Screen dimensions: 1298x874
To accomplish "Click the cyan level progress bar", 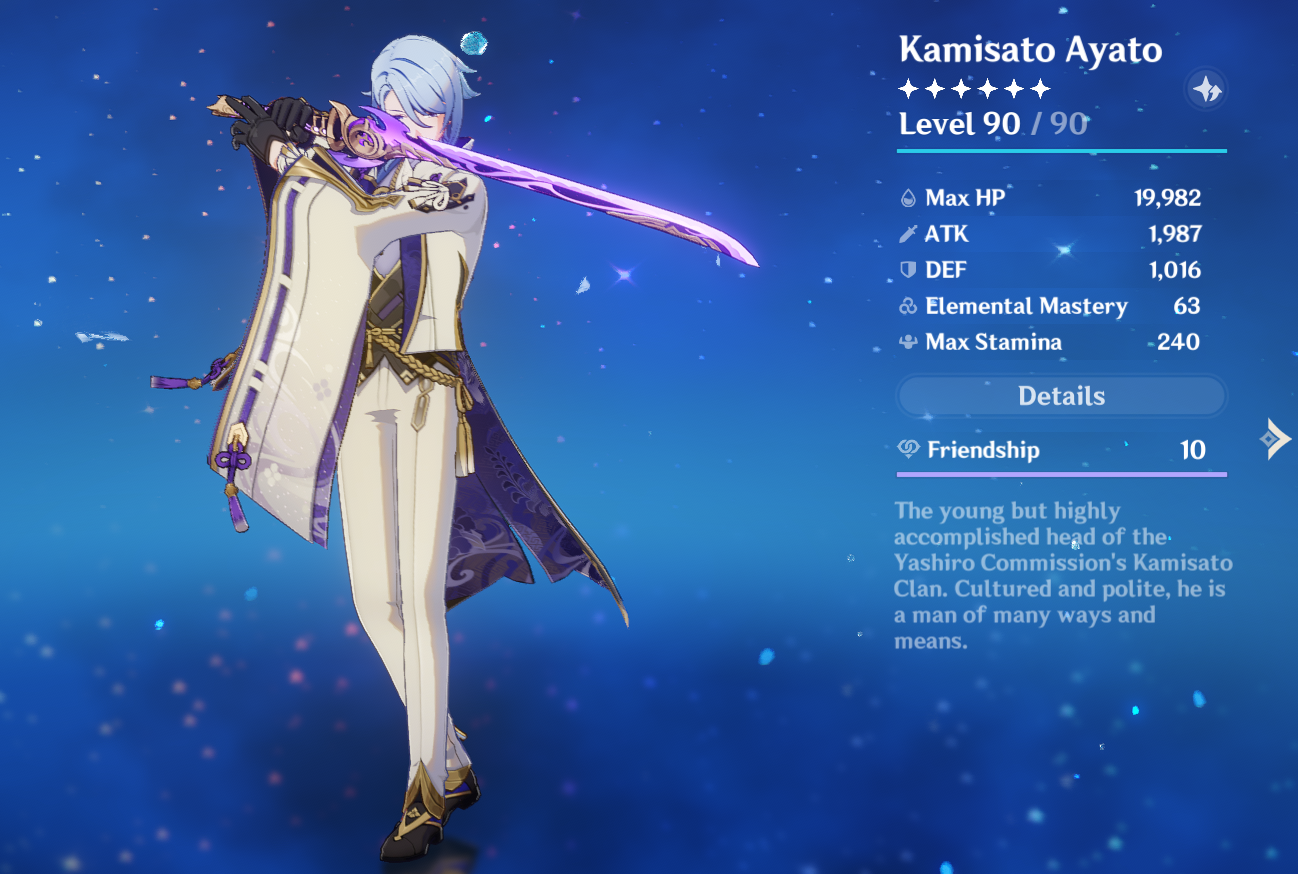I will 1061,150.
